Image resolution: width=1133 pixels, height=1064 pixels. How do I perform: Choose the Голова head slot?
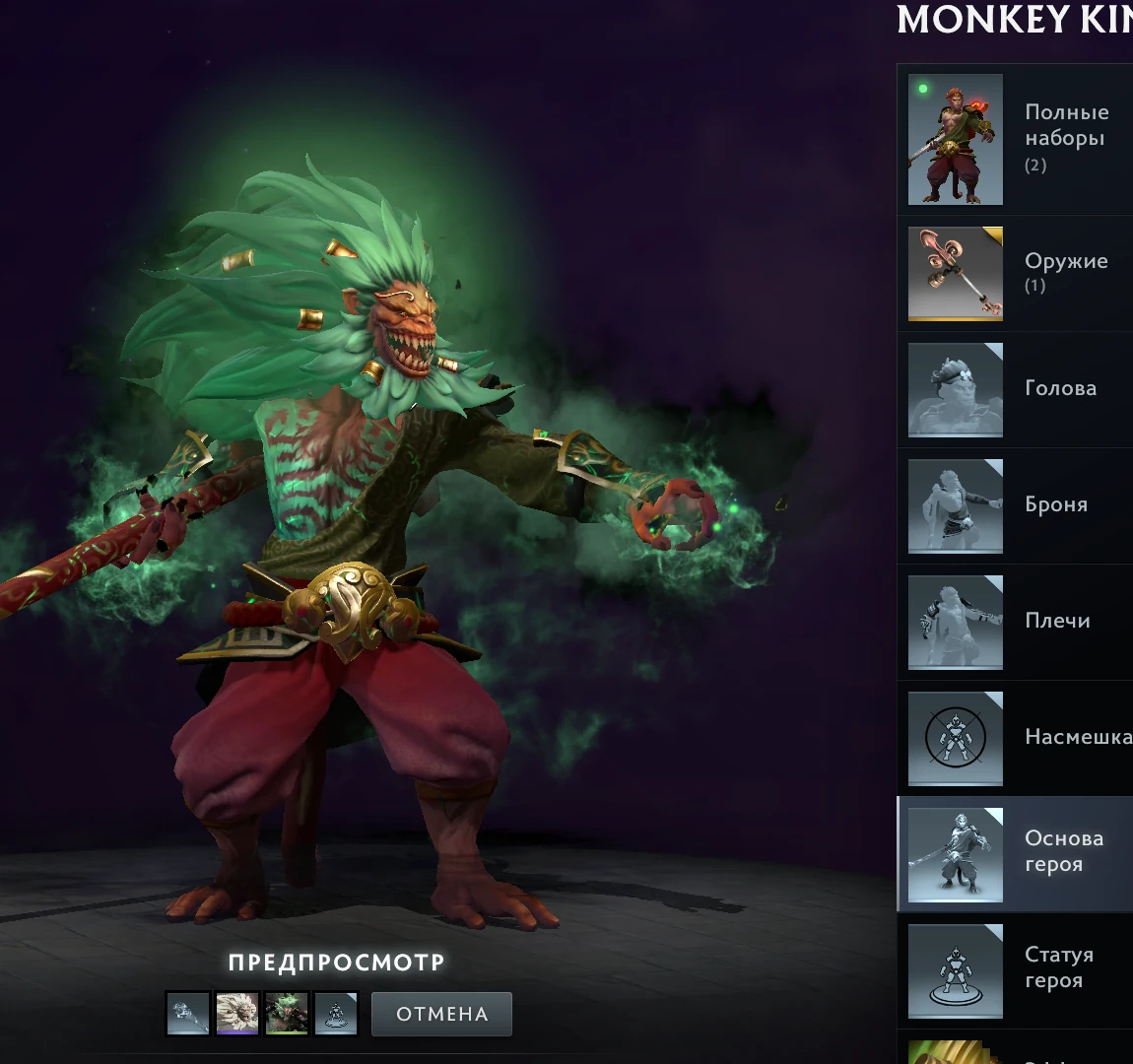1015,389
